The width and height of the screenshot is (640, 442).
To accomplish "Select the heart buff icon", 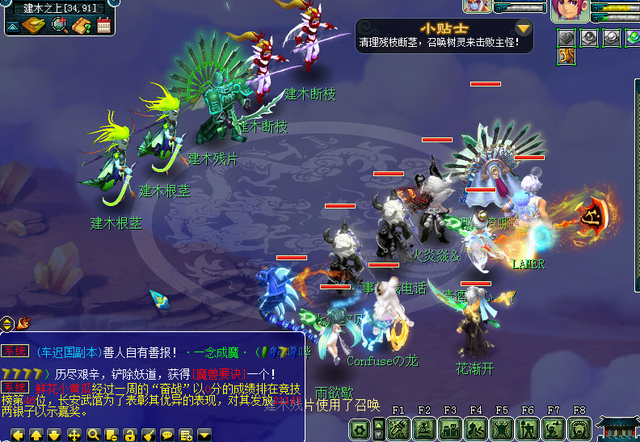I will 567,38.
